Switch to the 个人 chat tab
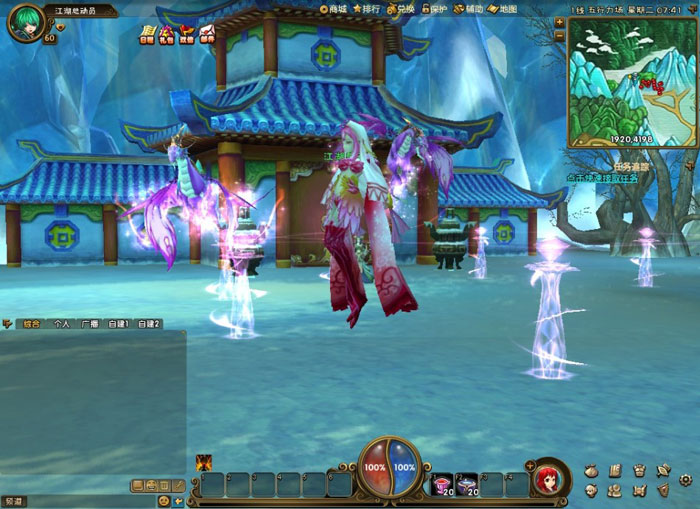The image size is (700, 509). (62, 324)
